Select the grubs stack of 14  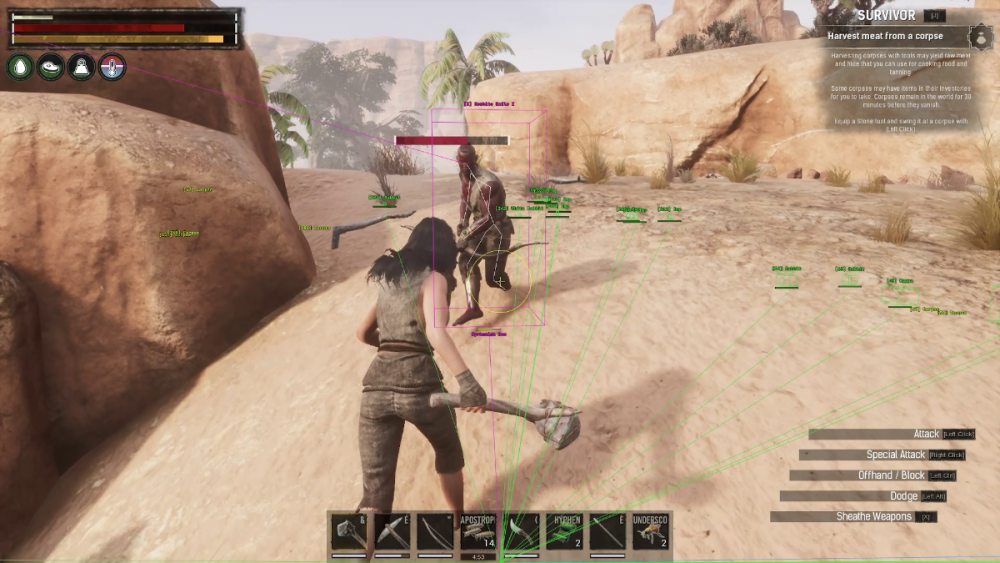(478, 532)
